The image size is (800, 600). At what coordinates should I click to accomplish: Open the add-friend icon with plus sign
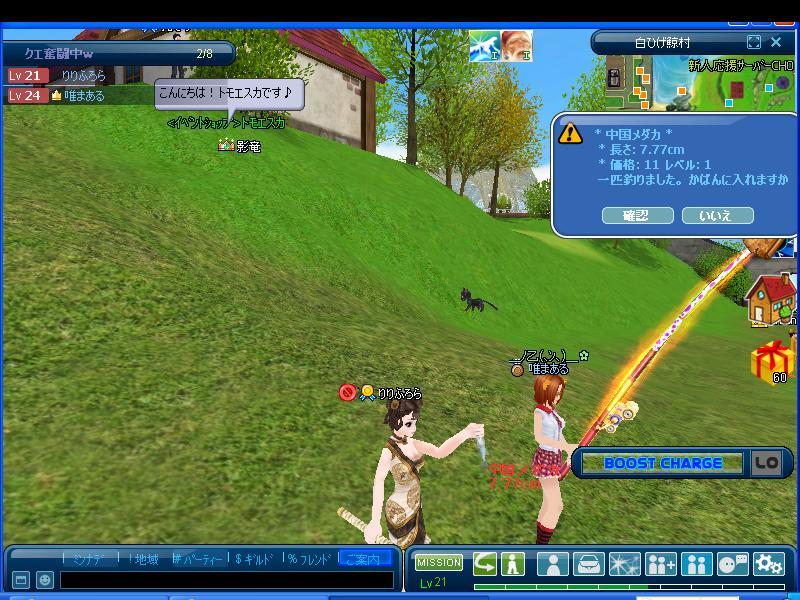pyautogui.click(x=661, y=564)
